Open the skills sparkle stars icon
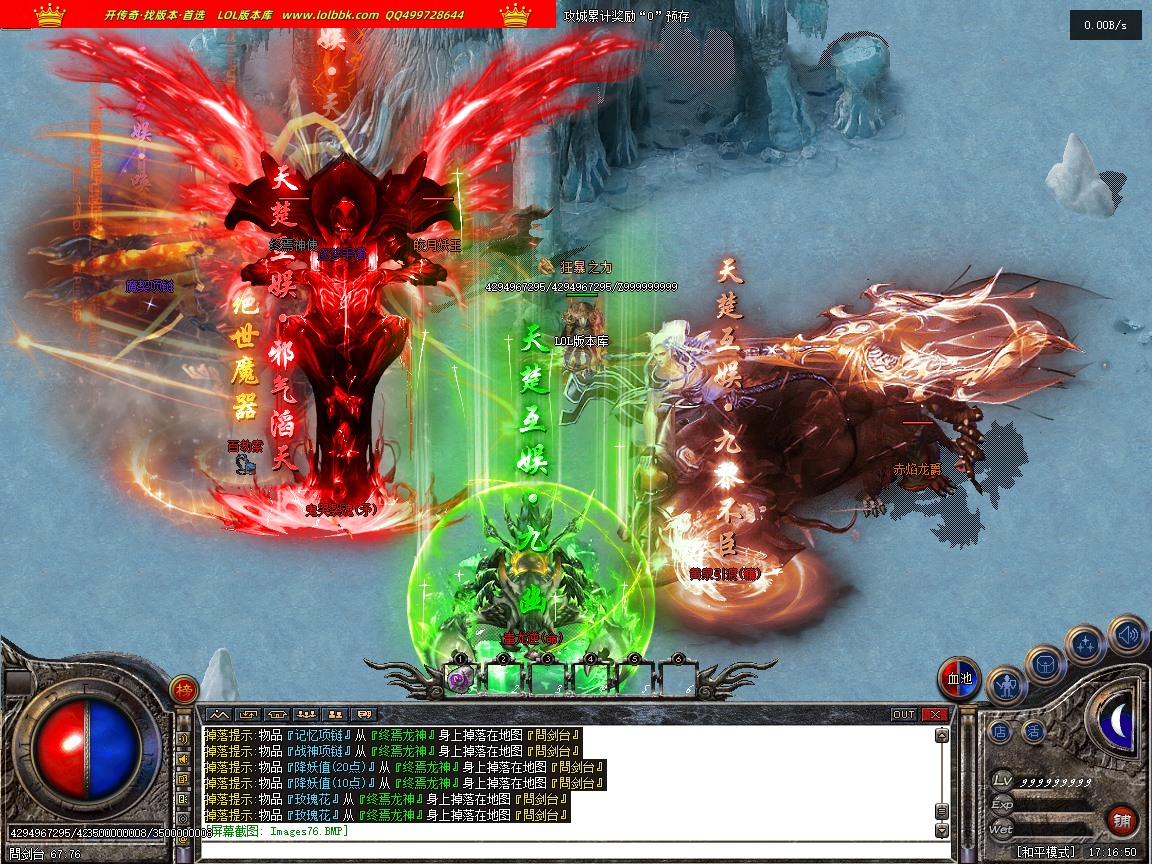1152x864 pixels. point(1085,644)
